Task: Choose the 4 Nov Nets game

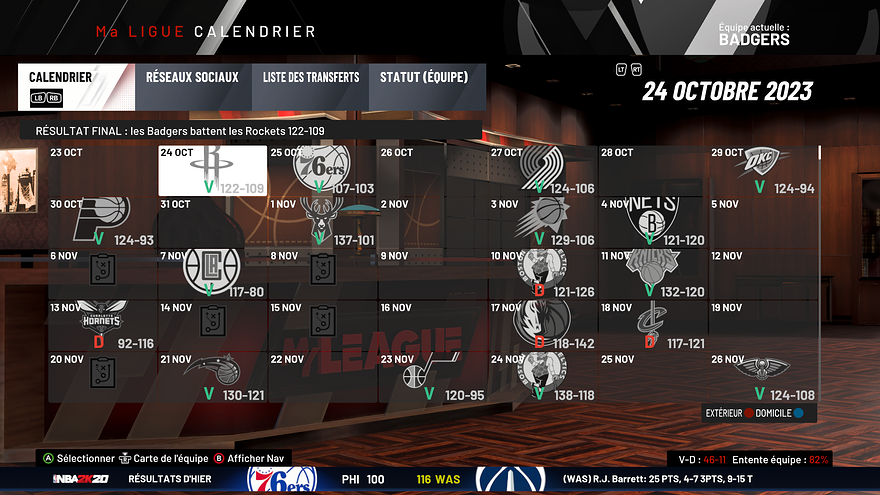Action: tap(652, 222)
